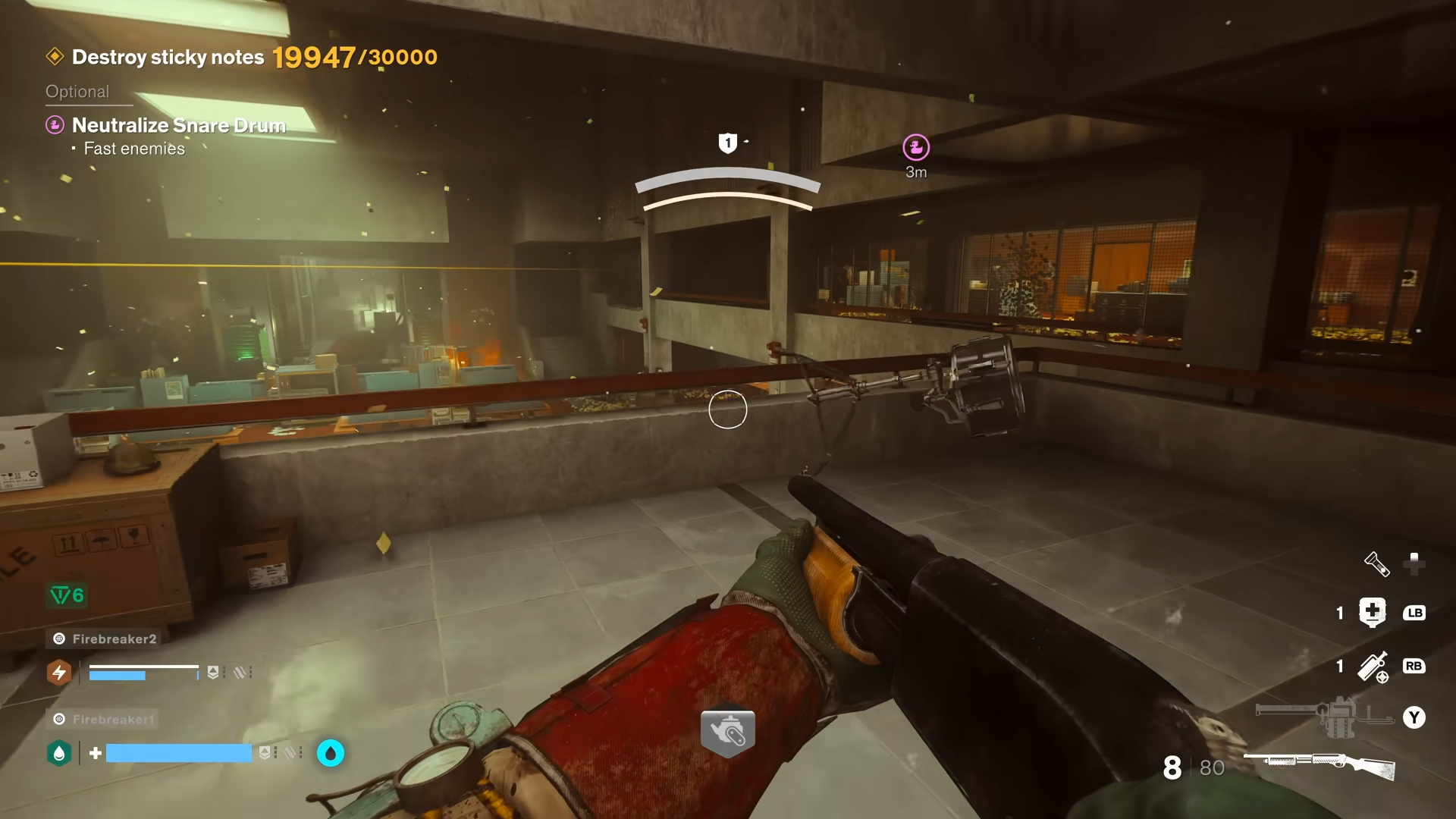Select the Firebreaker2 player name tag

click(114, 639)
